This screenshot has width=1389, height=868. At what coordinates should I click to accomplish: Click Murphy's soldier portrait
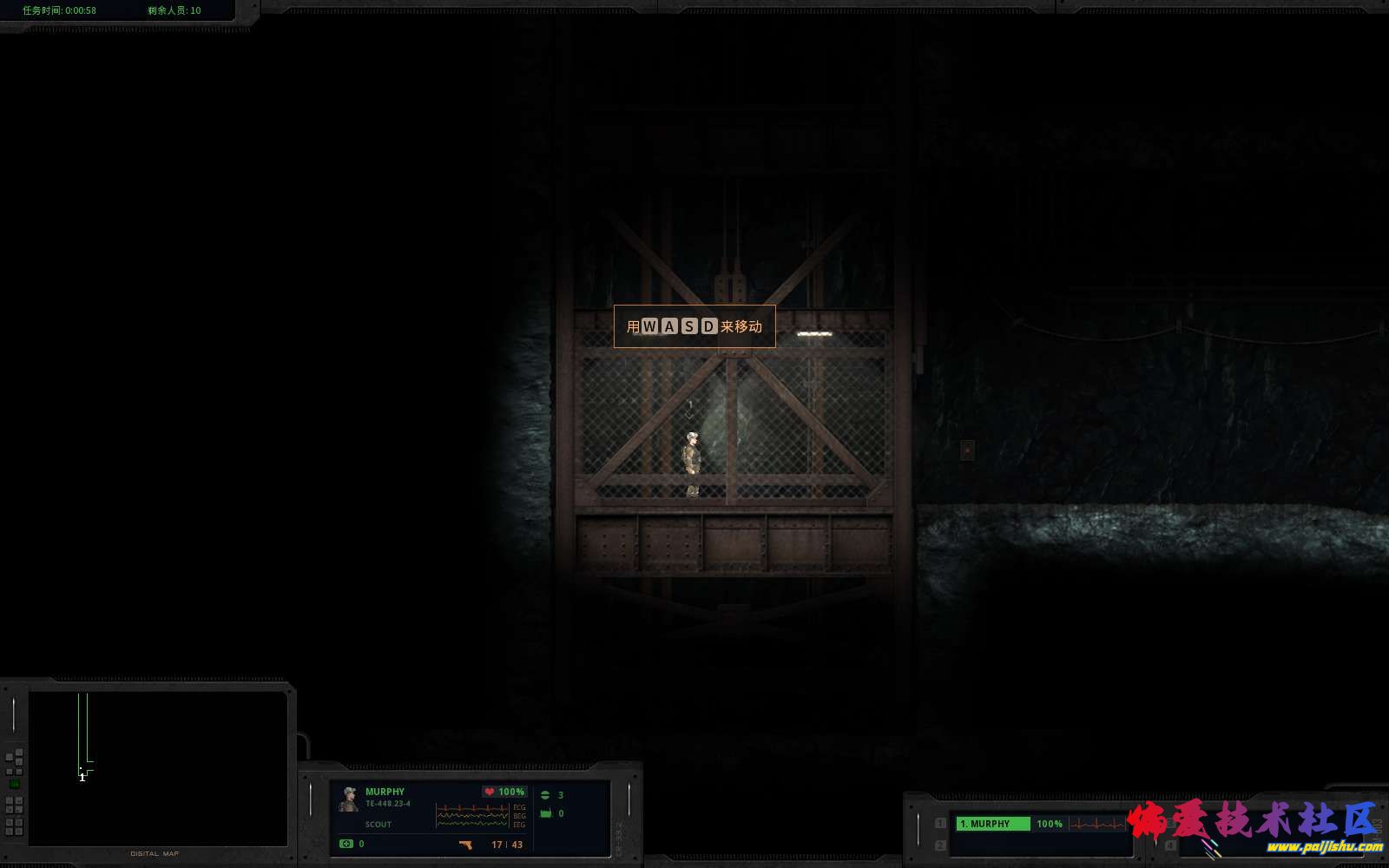click(349, 799)
